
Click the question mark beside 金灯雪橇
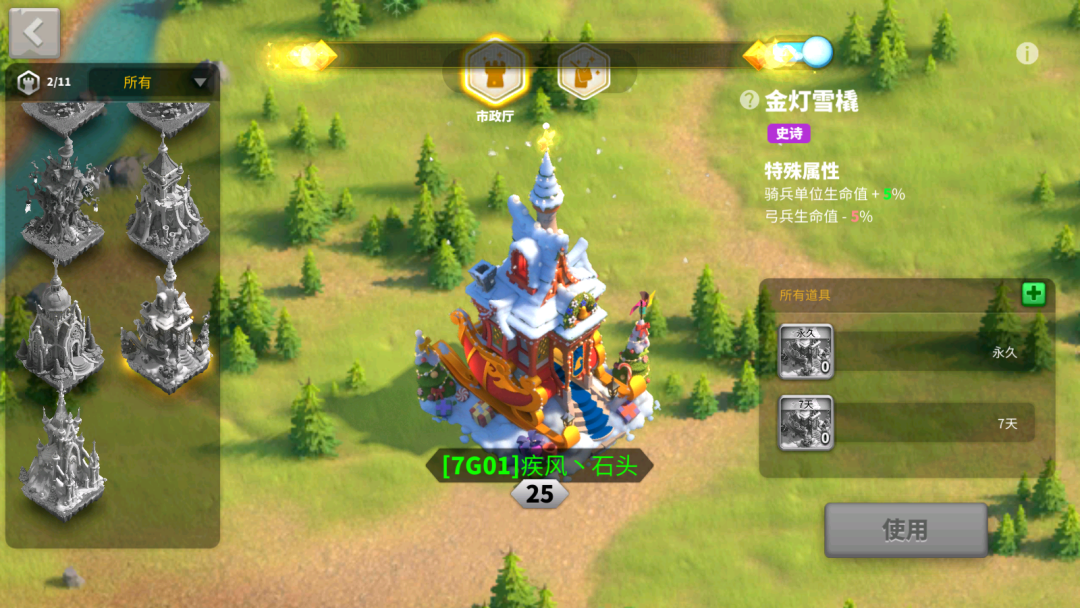[749, 99]
